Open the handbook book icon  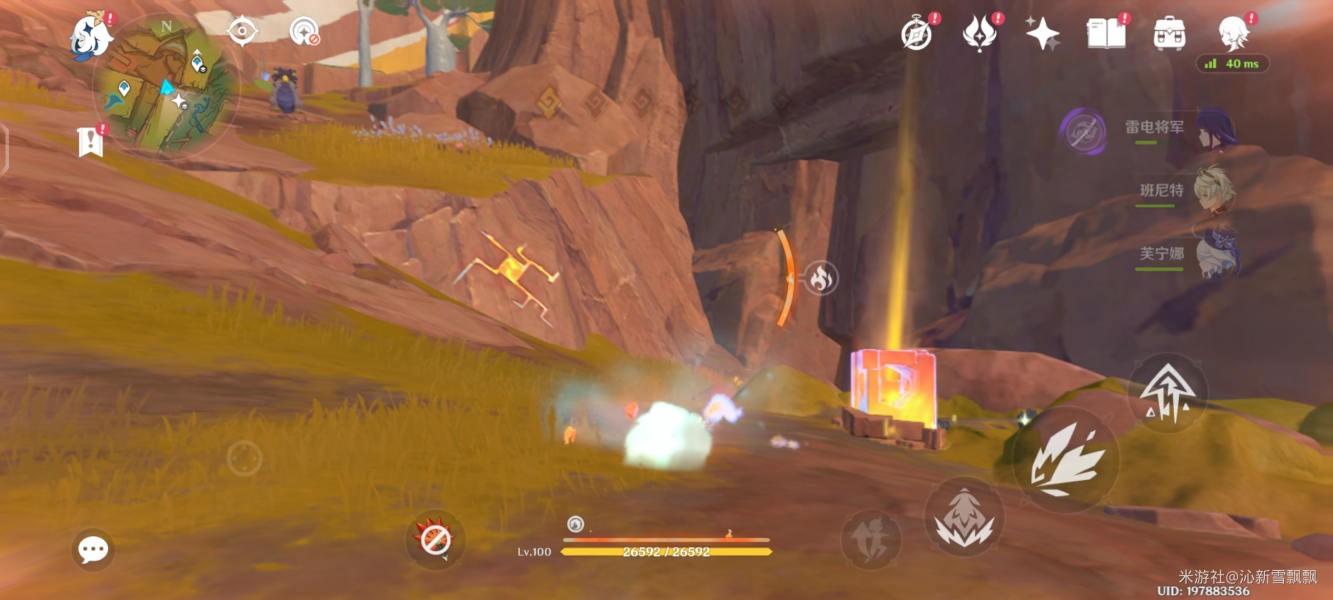tap(1105, 33)
